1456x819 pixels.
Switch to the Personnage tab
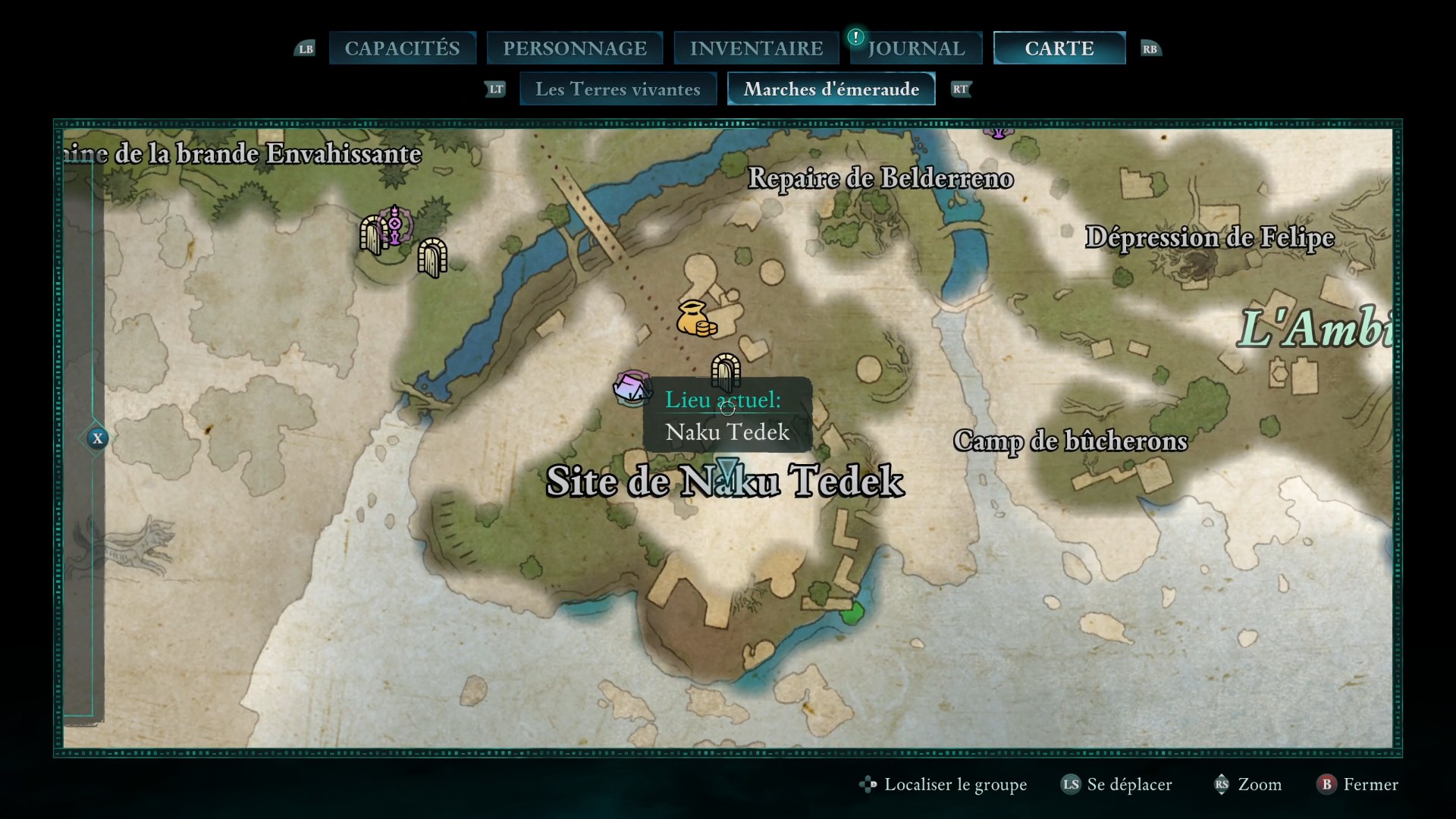point(575,49)
